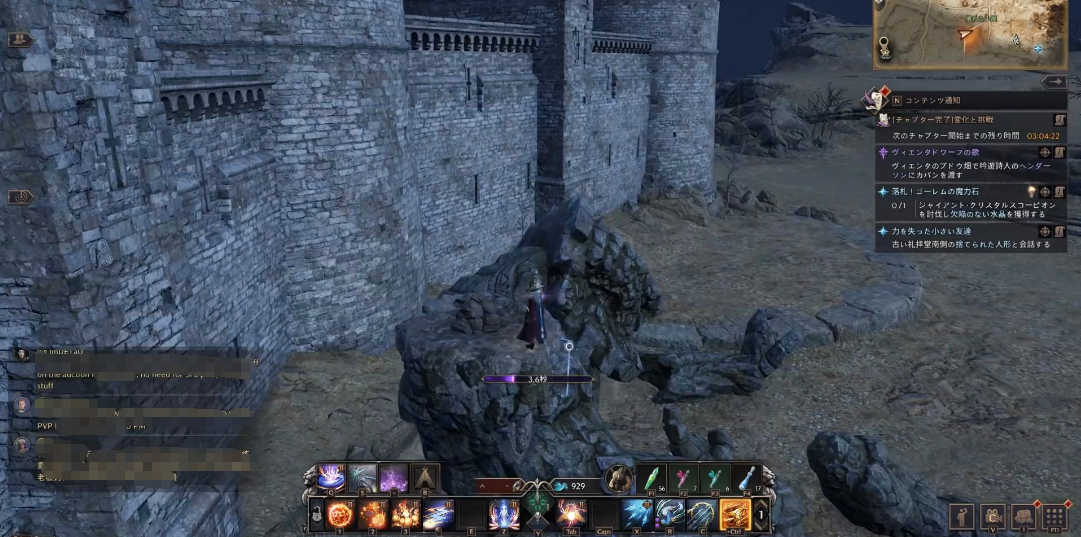Activate the fireball skill in slot 1
The image size is (1081, 537).
340,514
